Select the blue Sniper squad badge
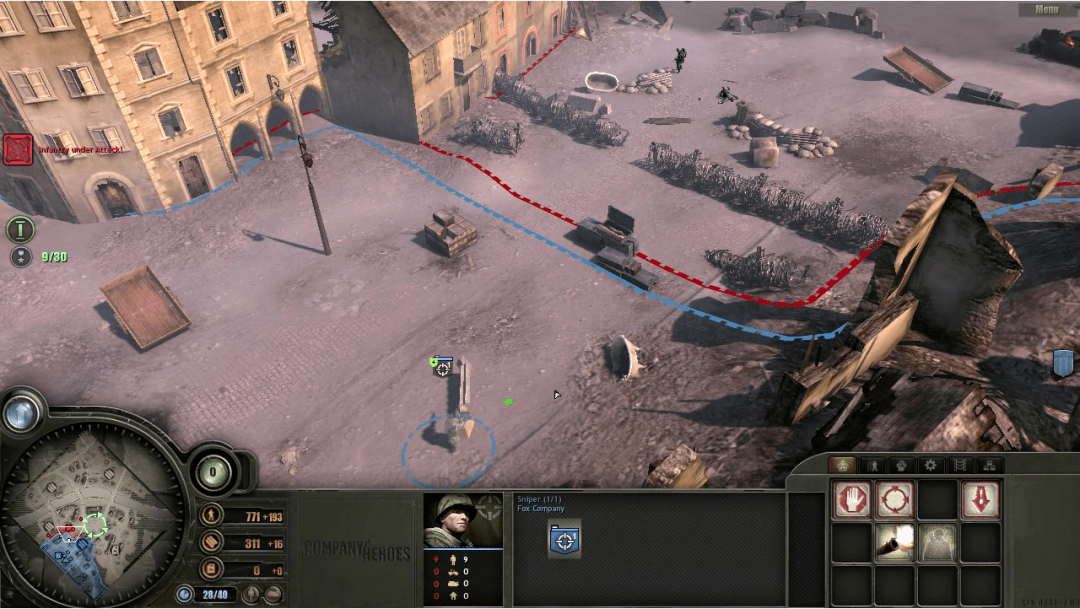Viewport: 1080px width, 609px height. (x=566, y=540)
